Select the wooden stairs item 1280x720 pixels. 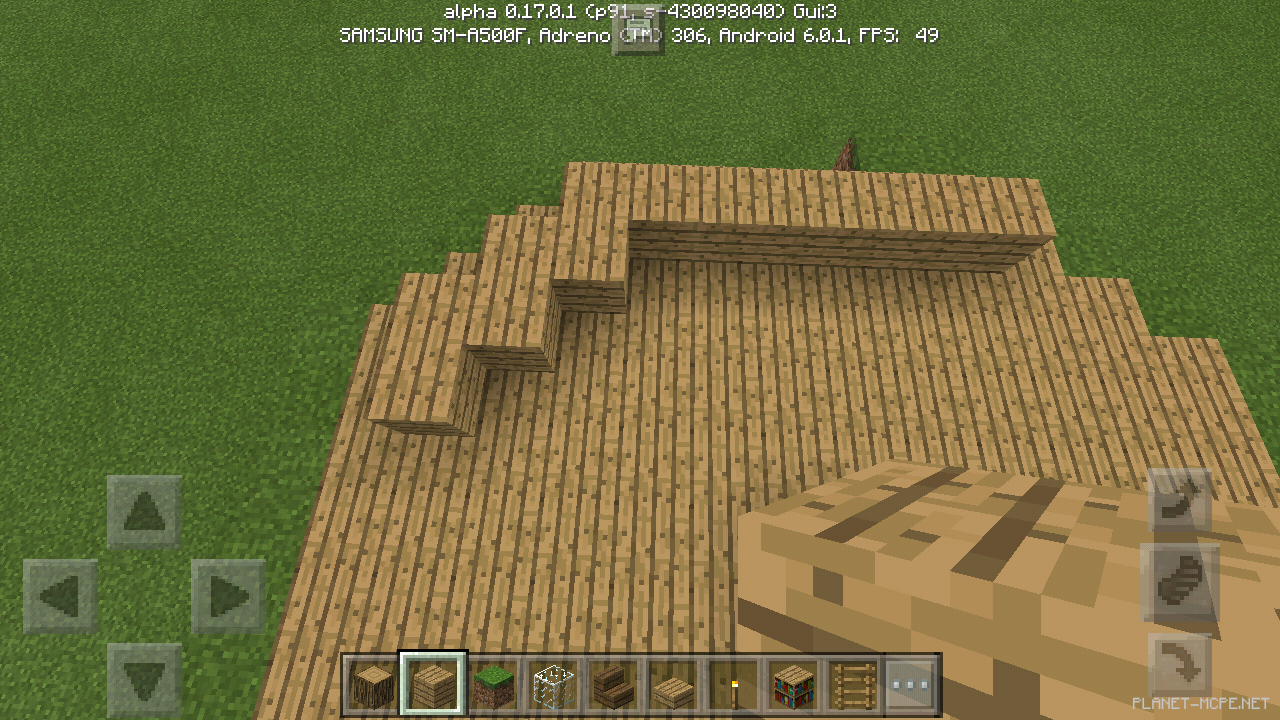(x=615, y=684)
